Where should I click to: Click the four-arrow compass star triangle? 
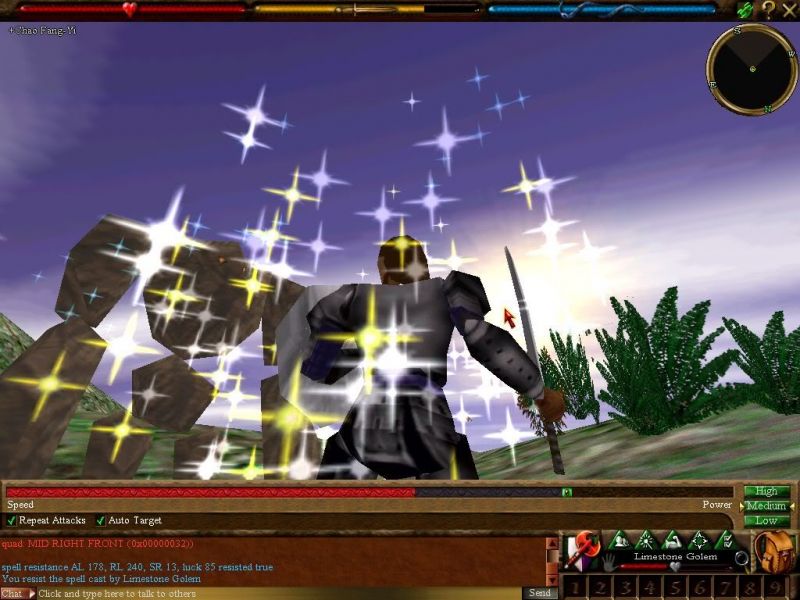point(699,541)
